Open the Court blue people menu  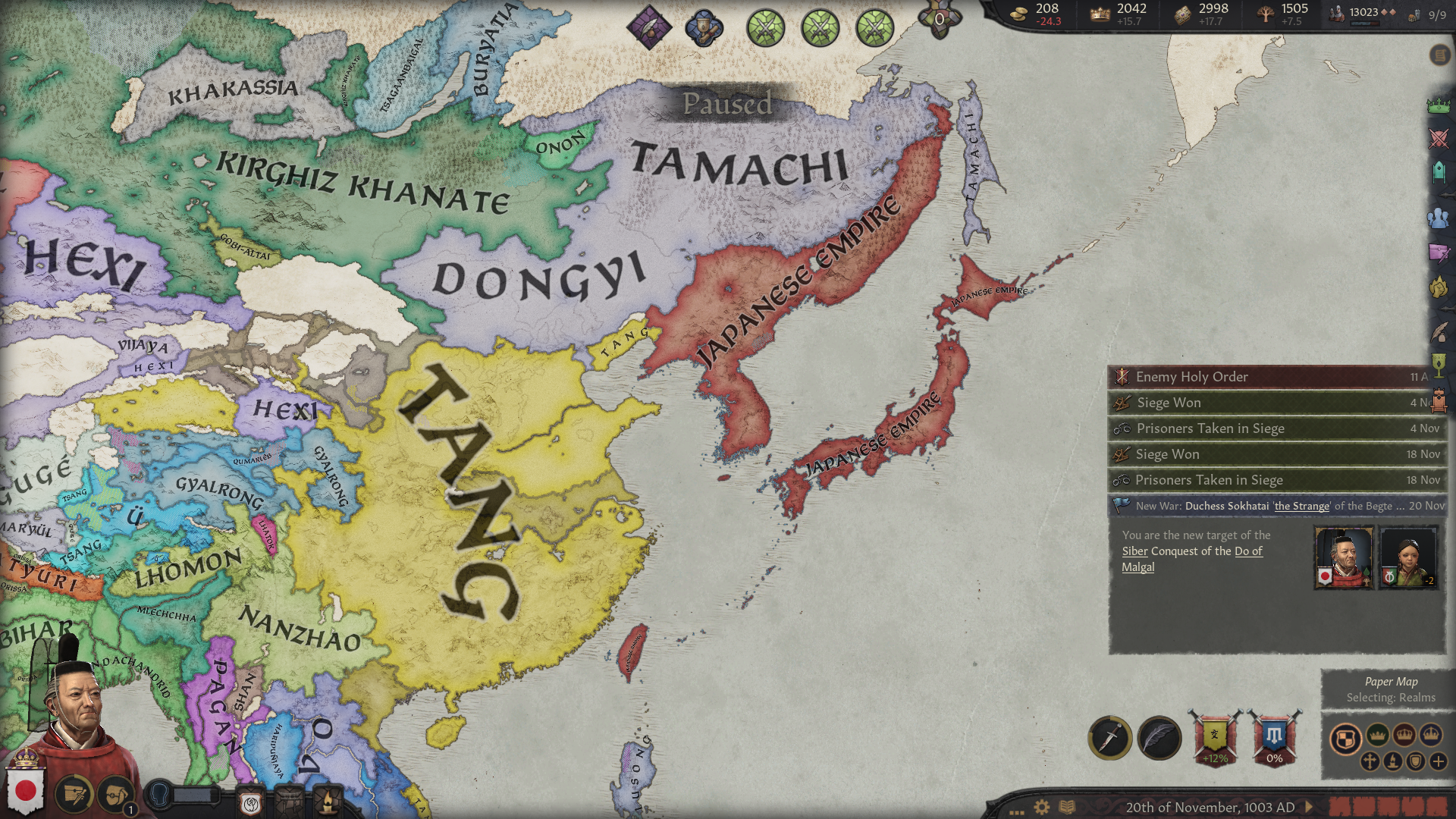1439,218
